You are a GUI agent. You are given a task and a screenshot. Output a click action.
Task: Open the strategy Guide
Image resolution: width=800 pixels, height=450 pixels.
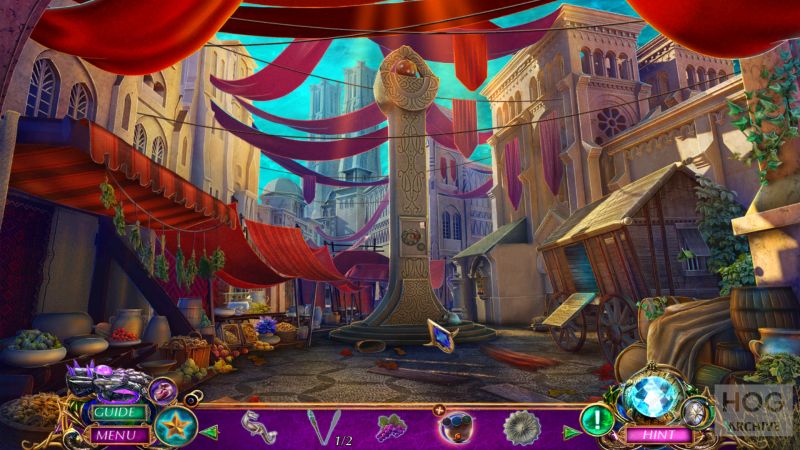(x=117, y=412)
